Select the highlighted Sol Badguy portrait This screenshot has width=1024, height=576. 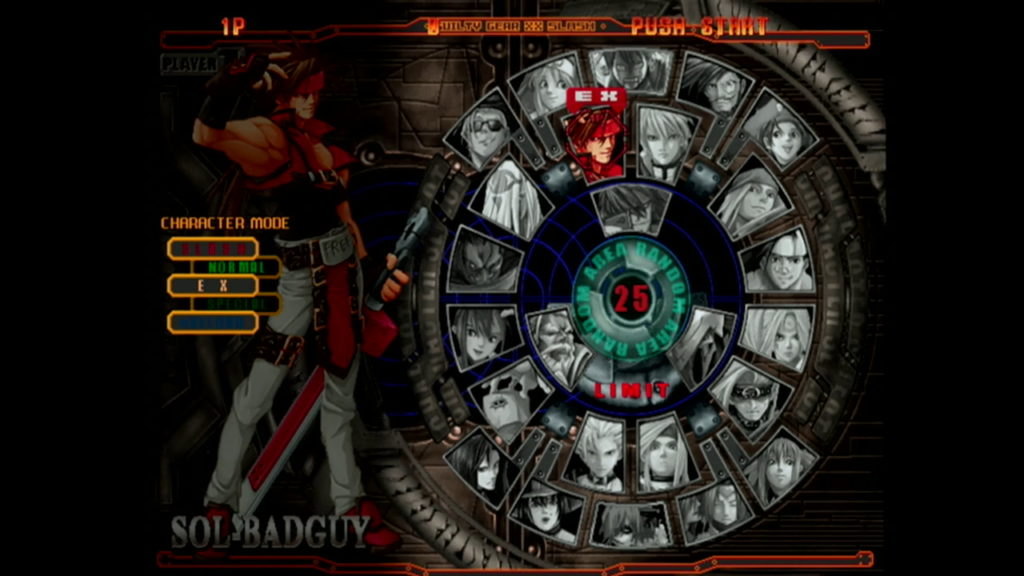[595, 145]
